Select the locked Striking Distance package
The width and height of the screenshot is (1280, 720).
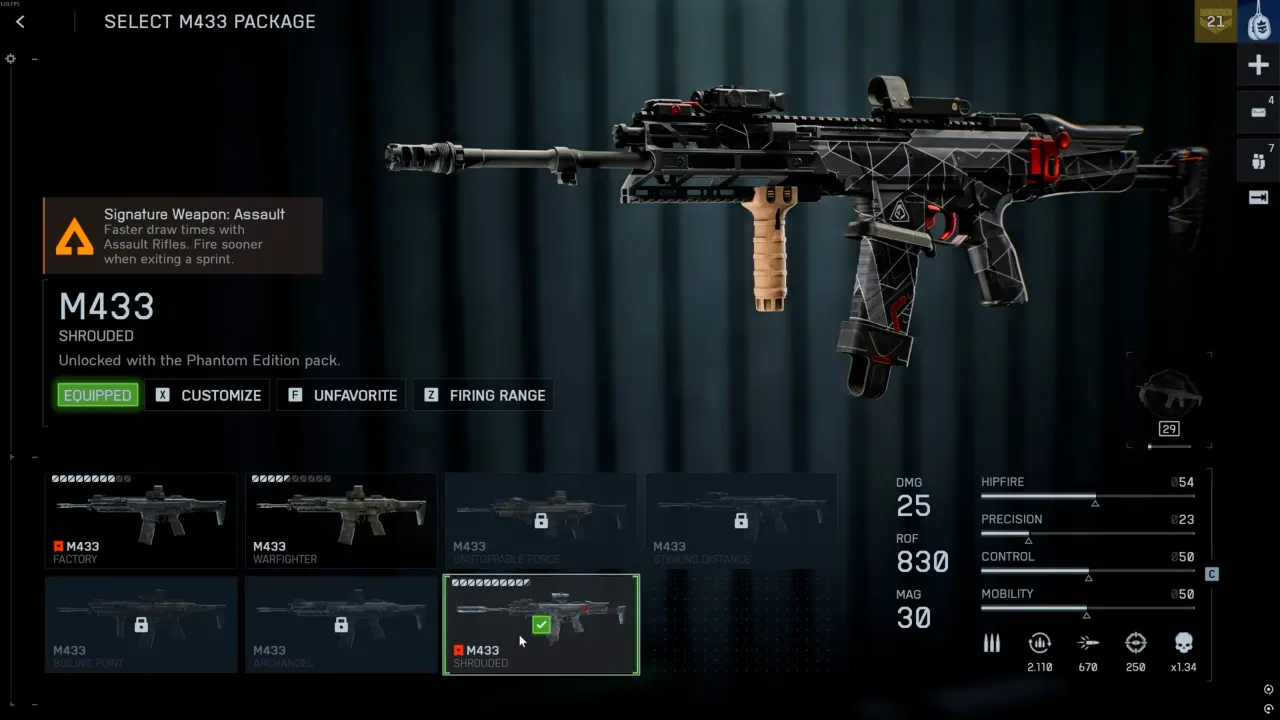coord(741,520)
